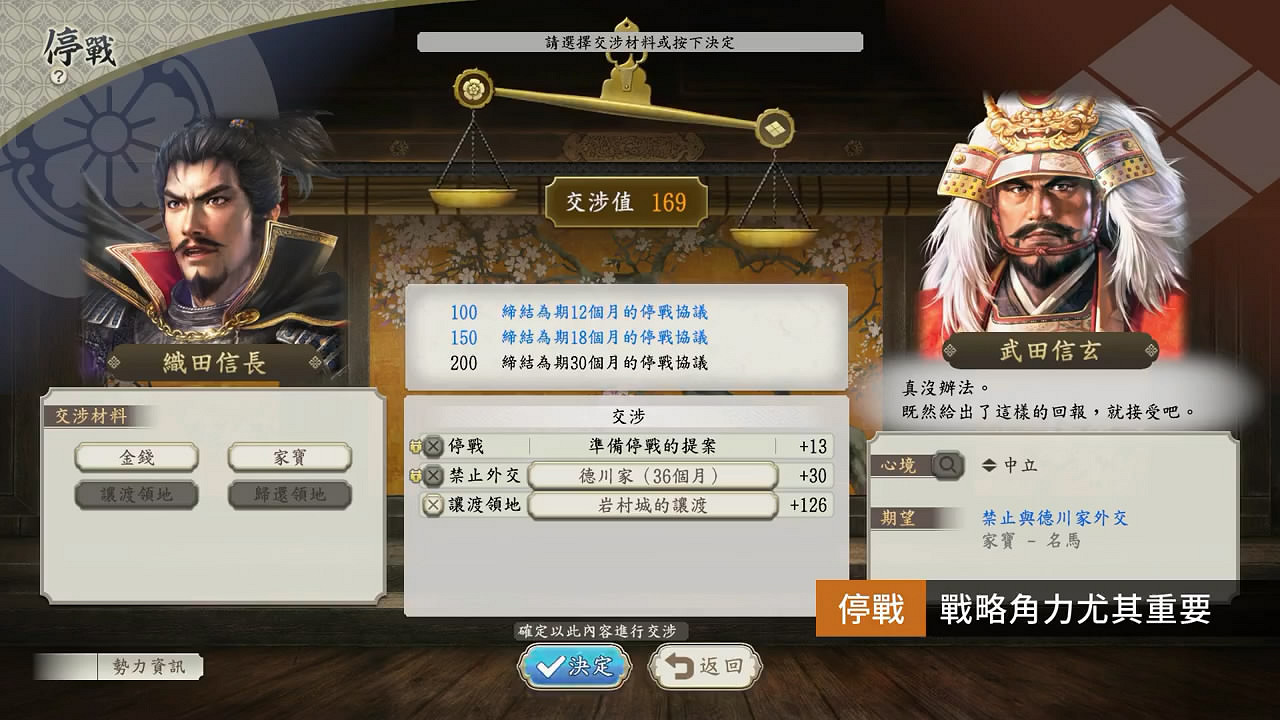The height and width of the screenshot is (720, 1280).
Task: Toggle off the 禁止外交 negotiation item
Action: [x=433, y=476]
